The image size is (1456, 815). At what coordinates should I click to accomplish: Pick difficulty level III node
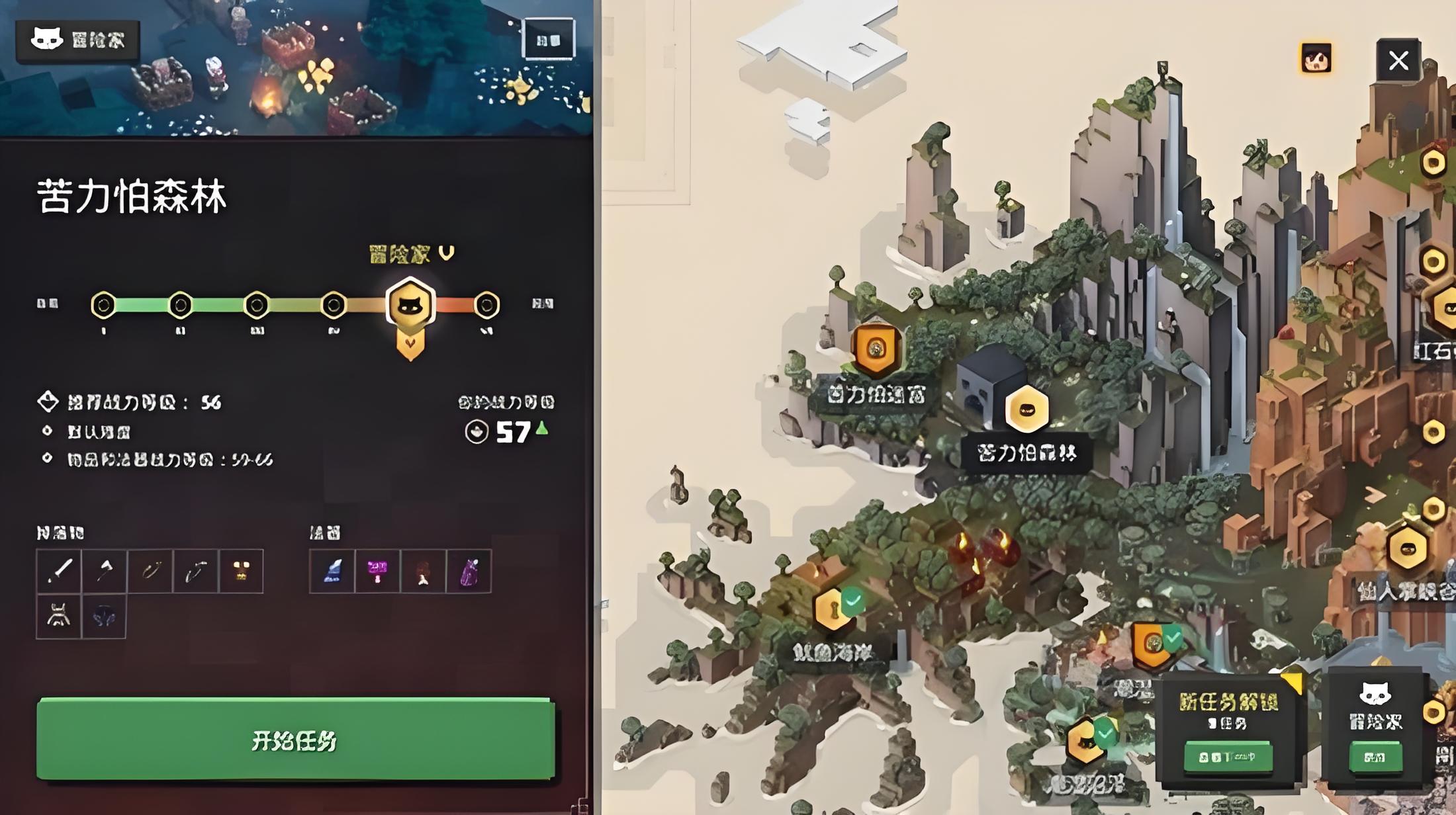click(x=257, y=305)
